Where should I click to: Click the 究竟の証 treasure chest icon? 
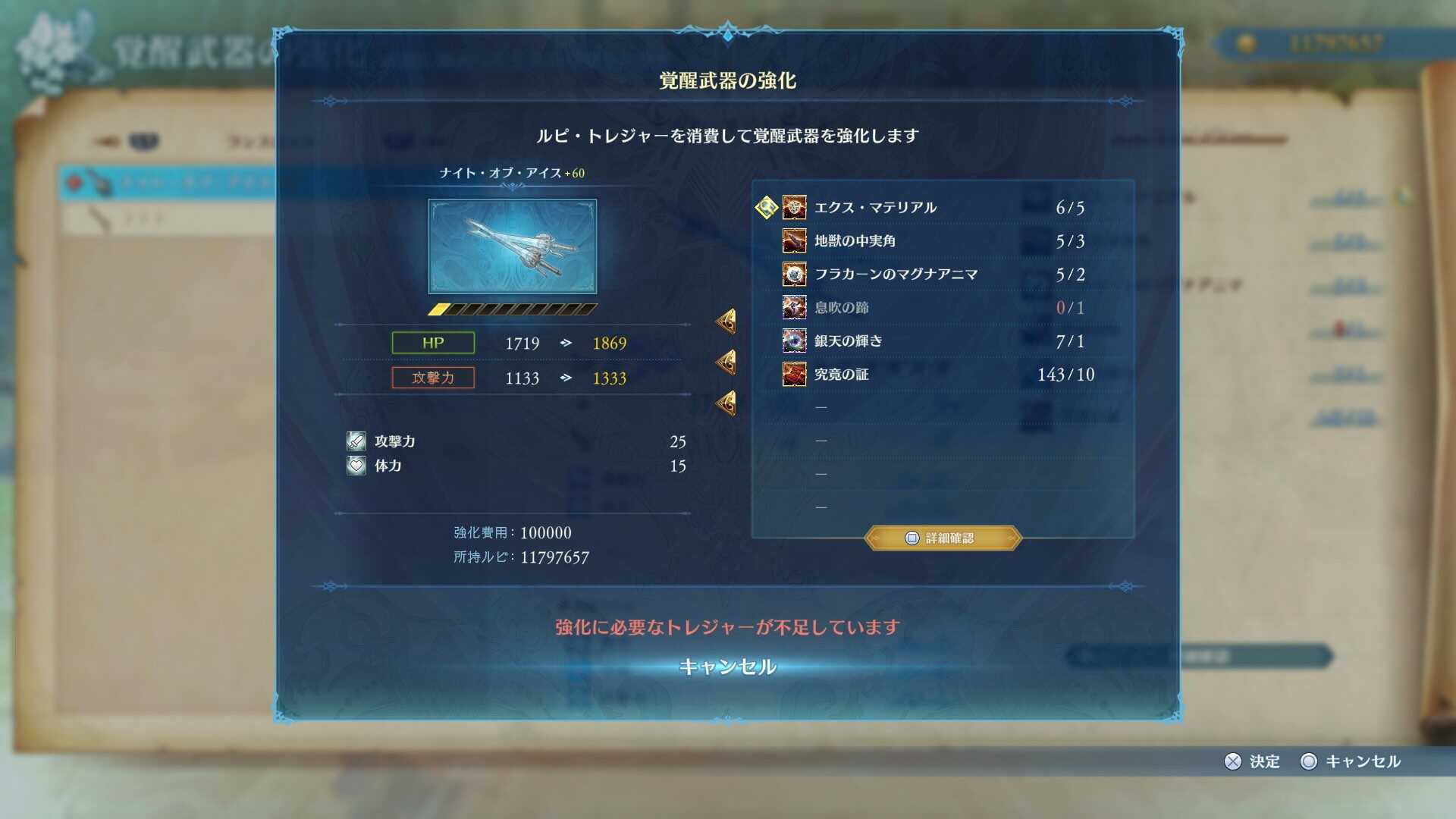point(793,374)
